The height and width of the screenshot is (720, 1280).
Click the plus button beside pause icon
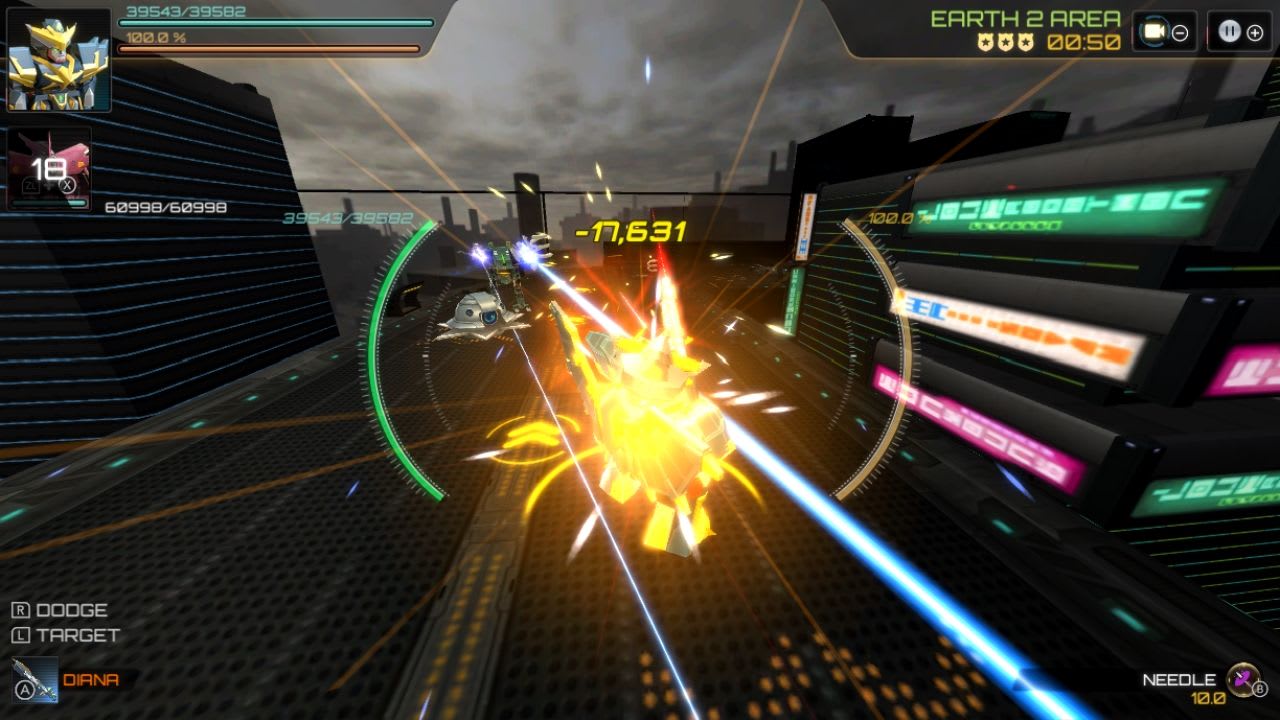click(1253, 33)
